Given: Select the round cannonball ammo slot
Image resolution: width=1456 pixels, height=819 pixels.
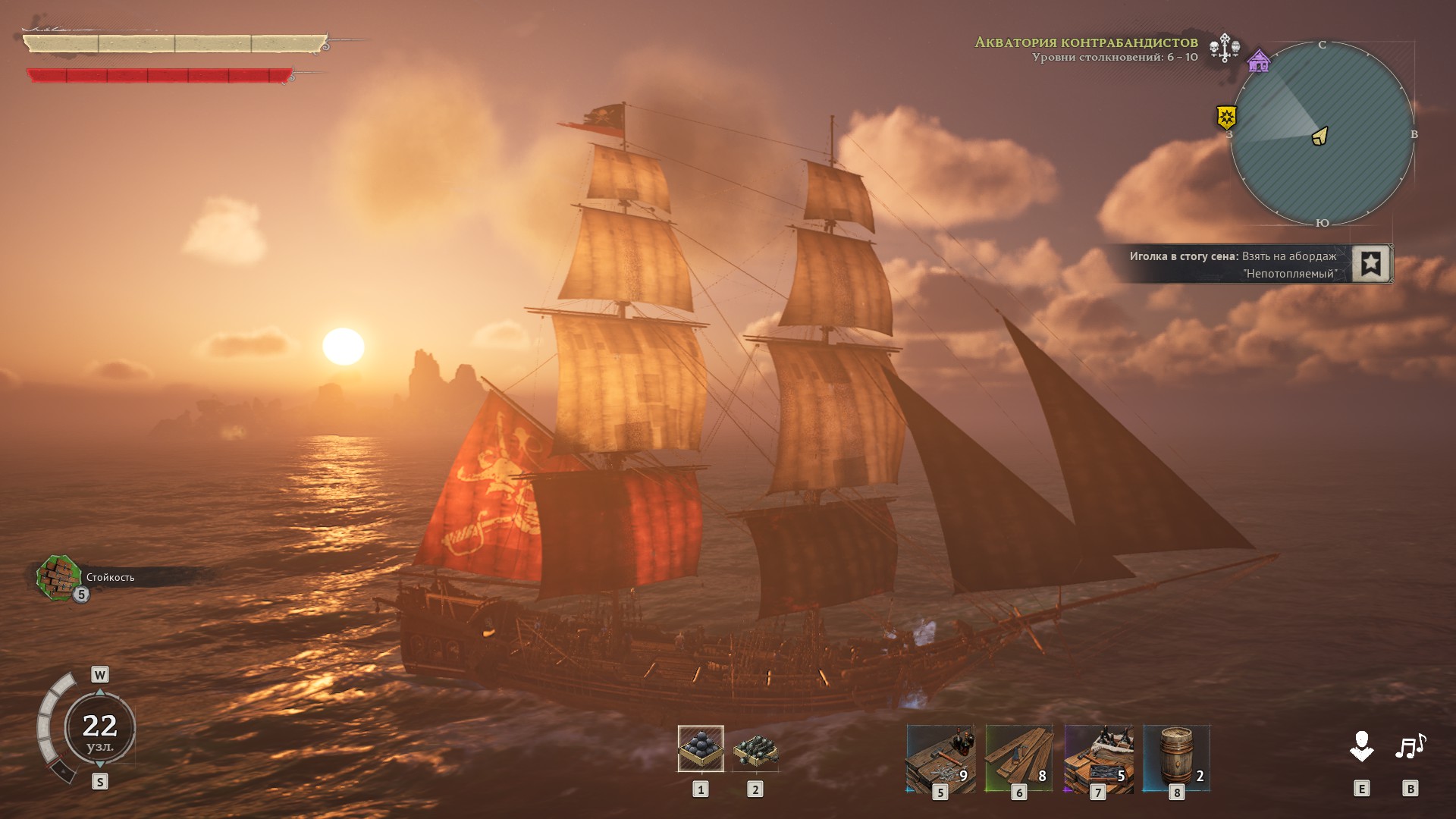Looking at the screenshot, I should click(700, 748).
